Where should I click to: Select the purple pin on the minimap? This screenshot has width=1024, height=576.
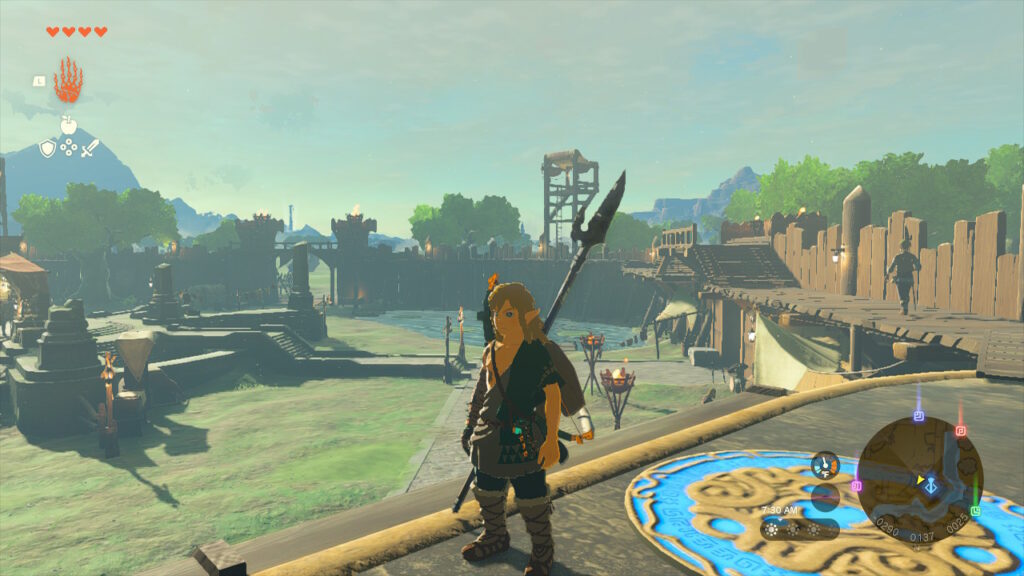[x=918, y=416]
